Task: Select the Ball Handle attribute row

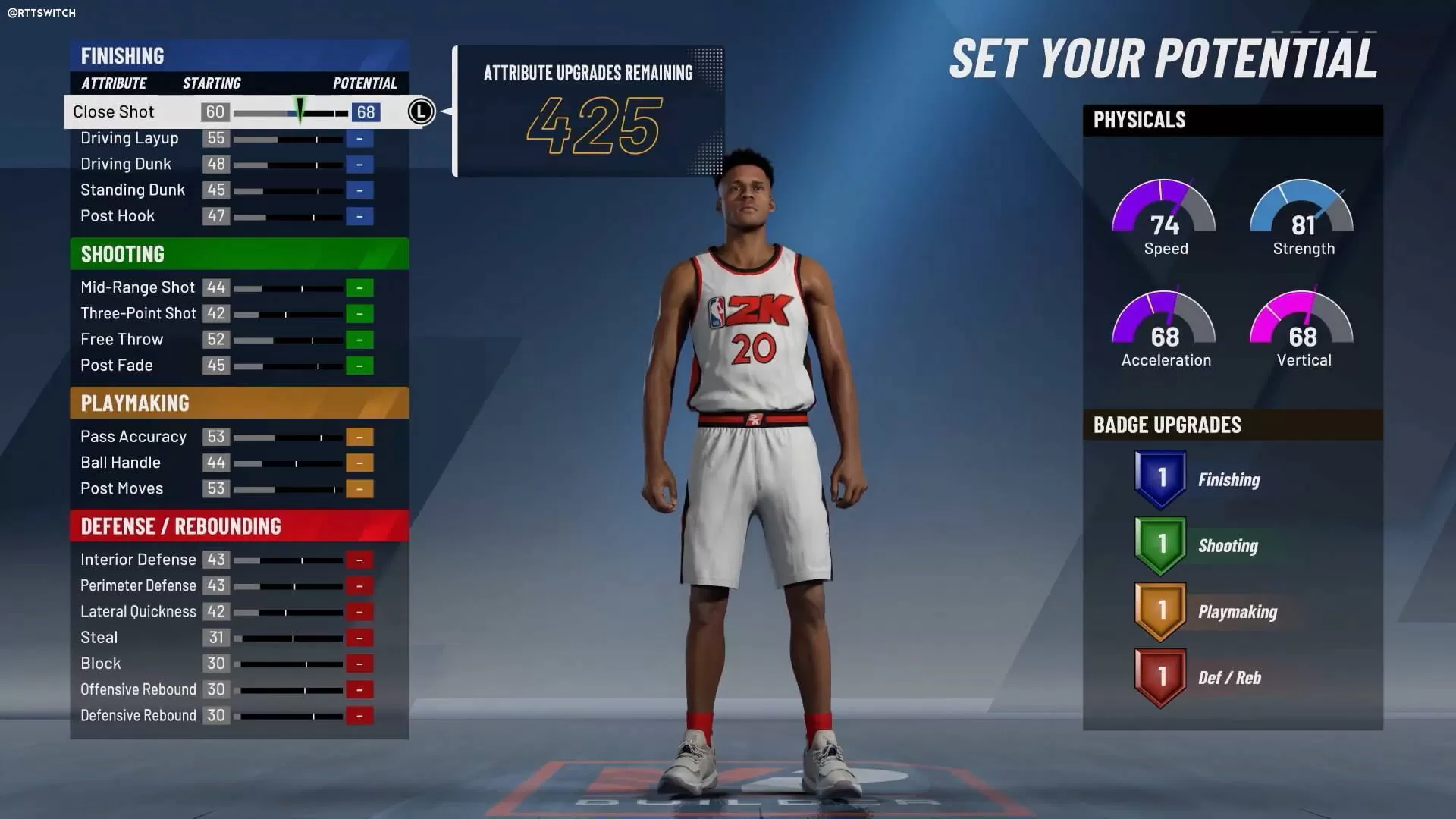Action: [x=121, y=463]
